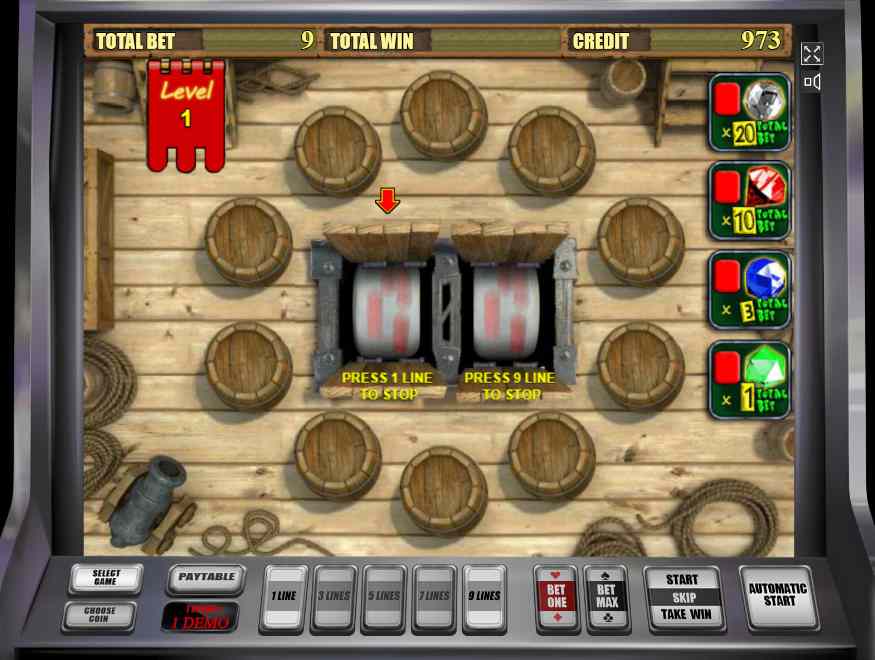
Task: Click the Start / Skip / Take Win button
Action: [682, 597]
